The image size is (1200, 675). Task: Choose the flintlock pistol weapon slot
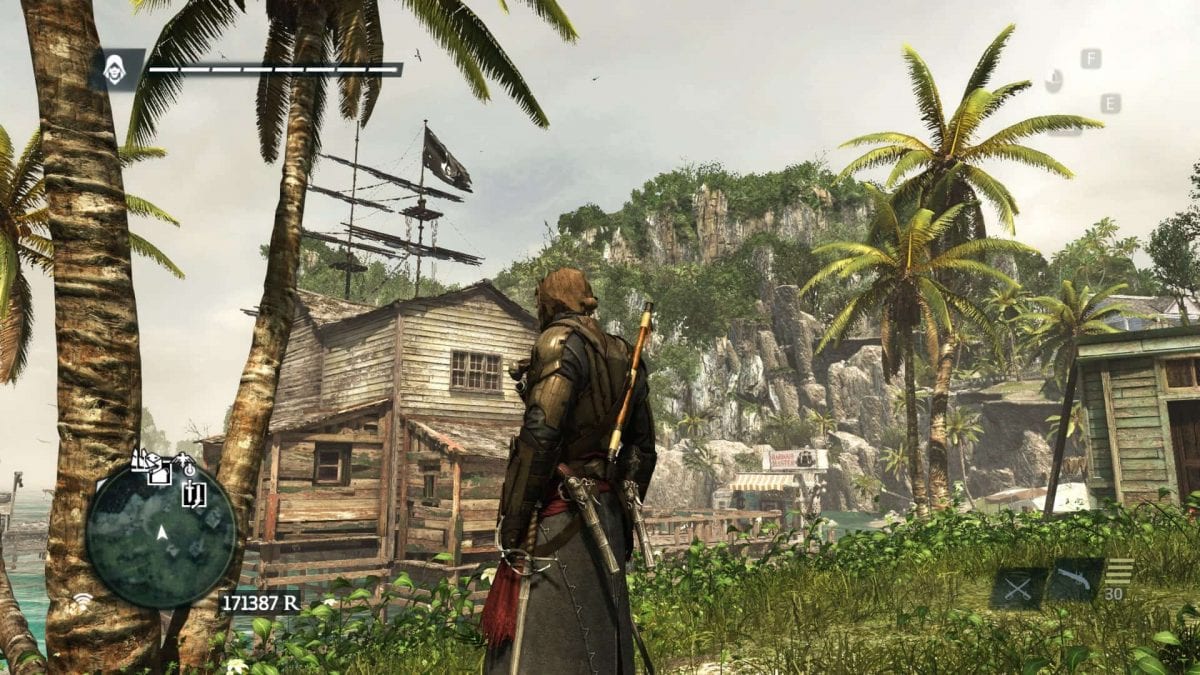pos(1075,580)
